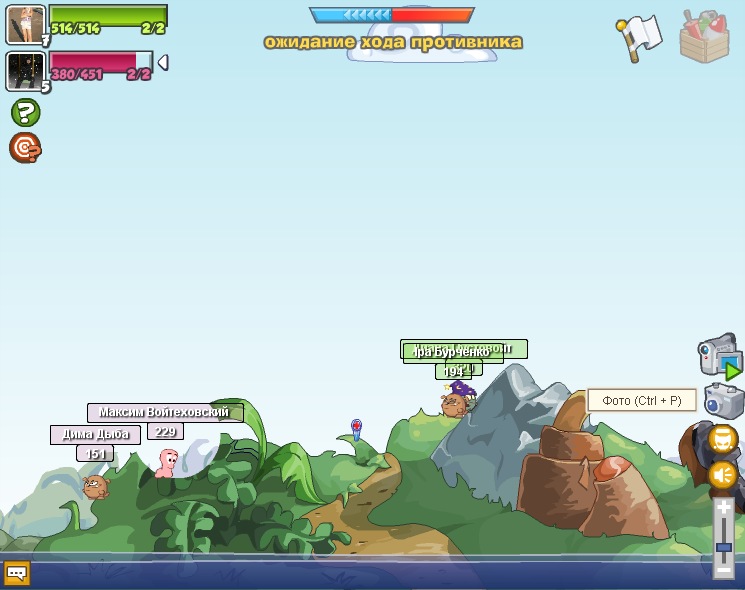Surrender with the white flag icon
This screenshot has width=745, height=590.
639,37
